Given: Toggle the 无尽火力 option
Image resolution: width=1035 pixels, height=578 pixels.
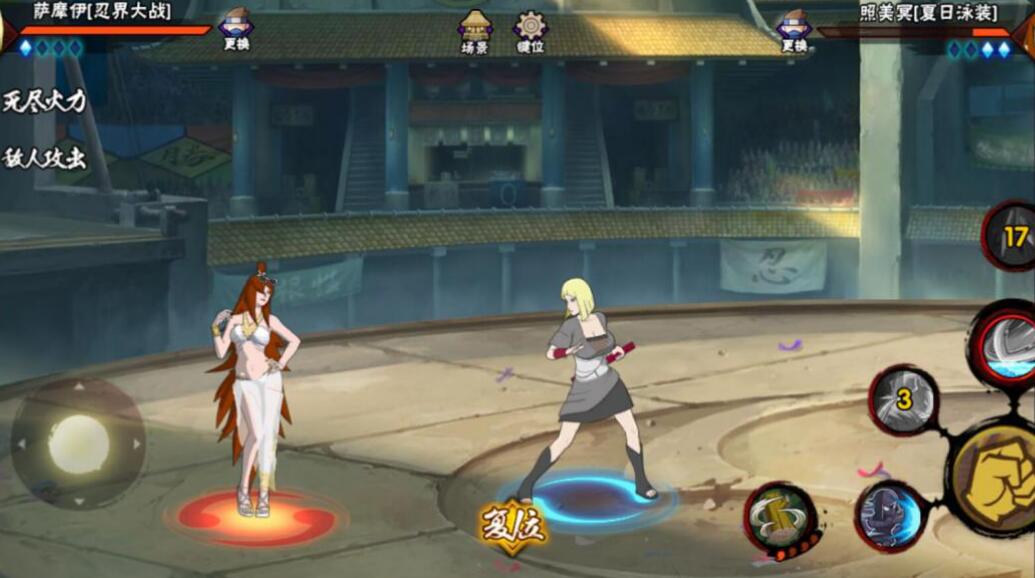Looking at the screenshot, I should pos(45,100).
